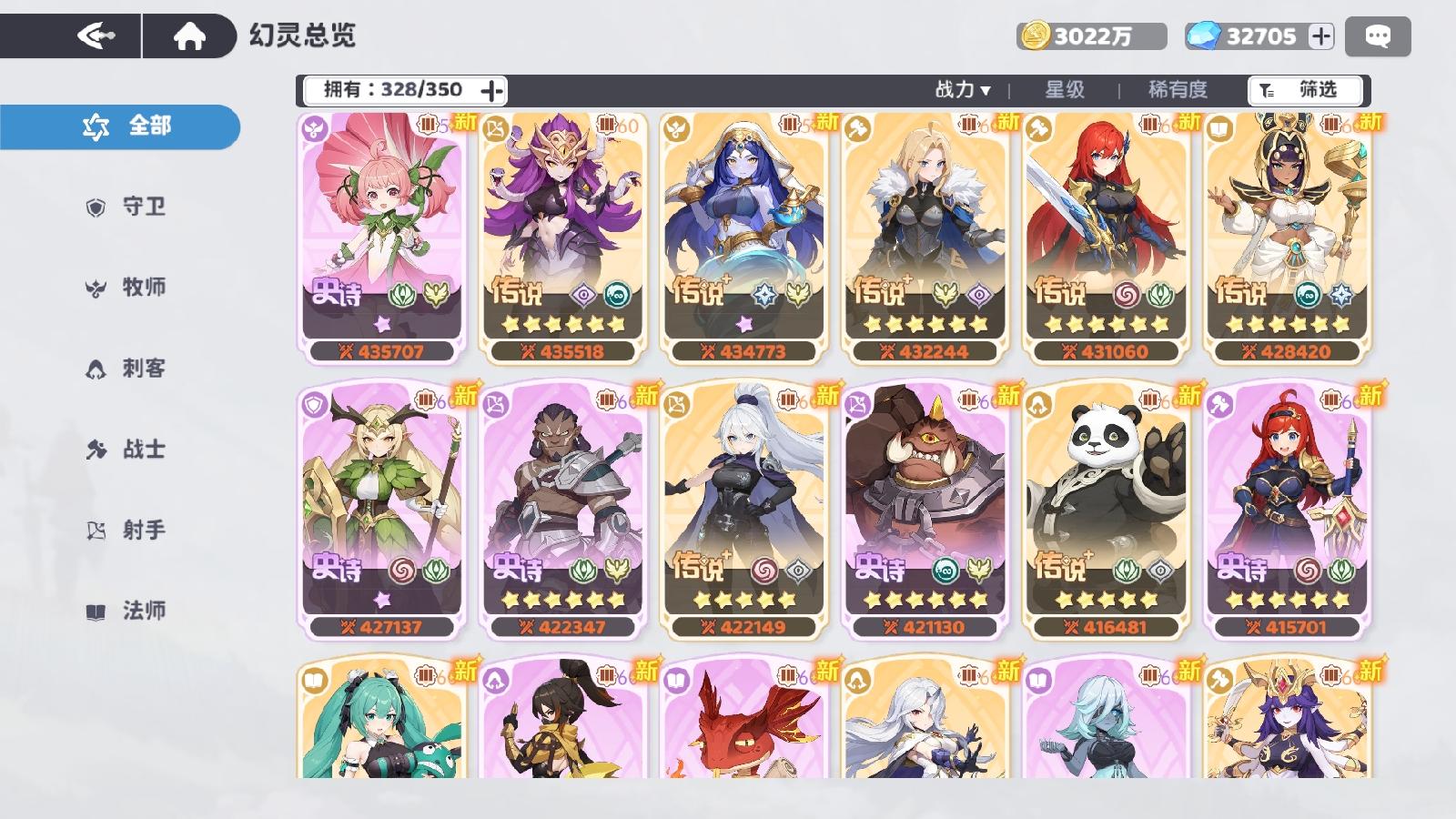Open the 刺客 (Assassin) category
1456x819 pixels.
click(x=97, y=368)
